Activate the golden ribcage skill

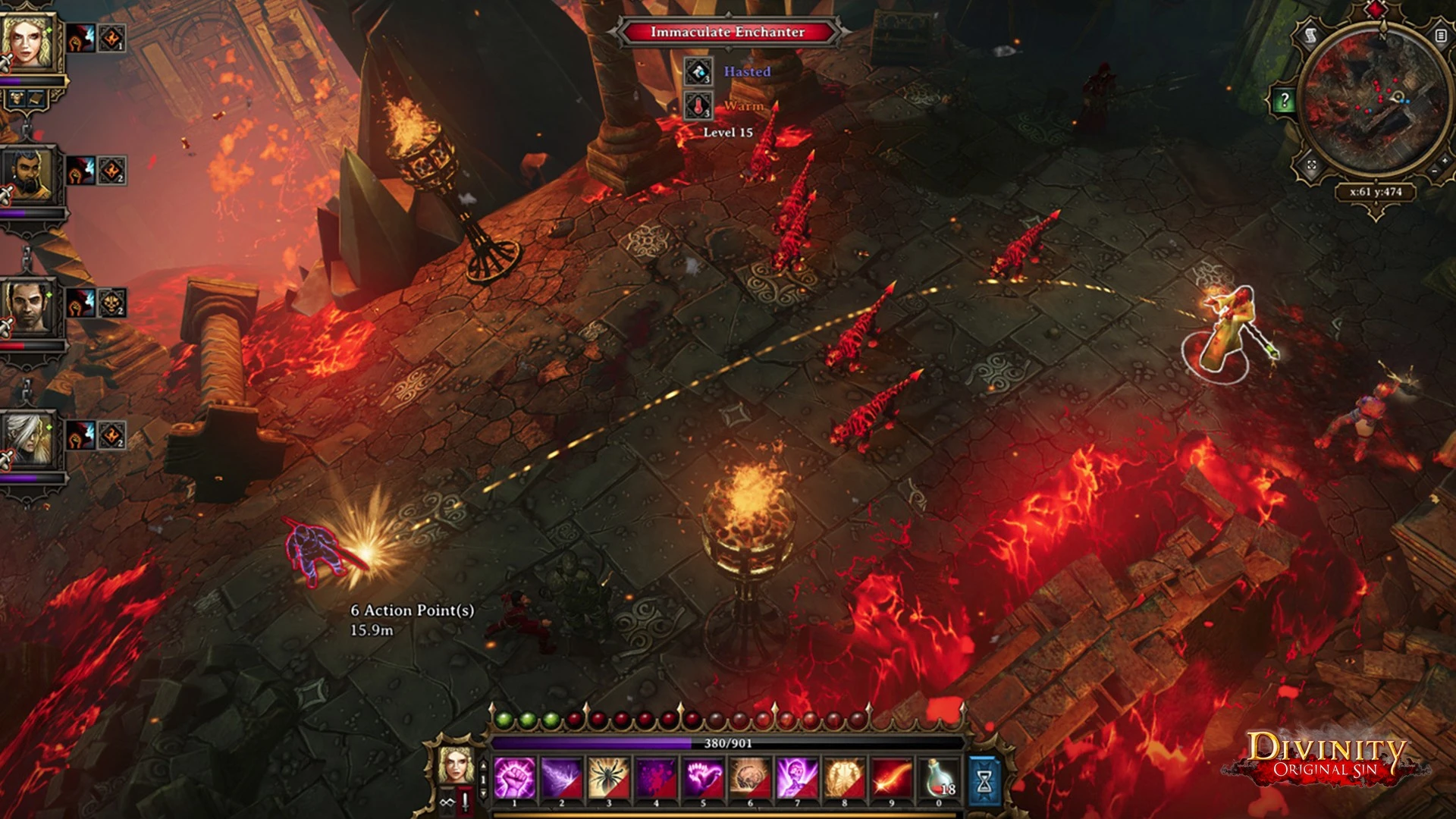pyautogui.click(x=844, y=779)
